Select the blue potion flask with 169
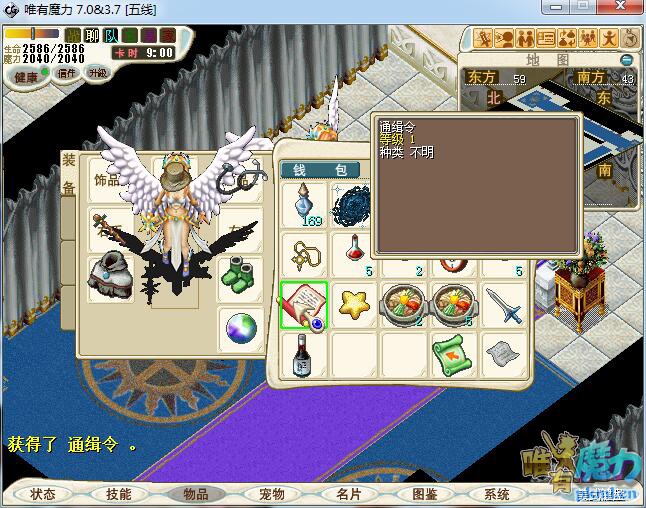The width and height of the screenshot is (646, 508). (304, 203)
